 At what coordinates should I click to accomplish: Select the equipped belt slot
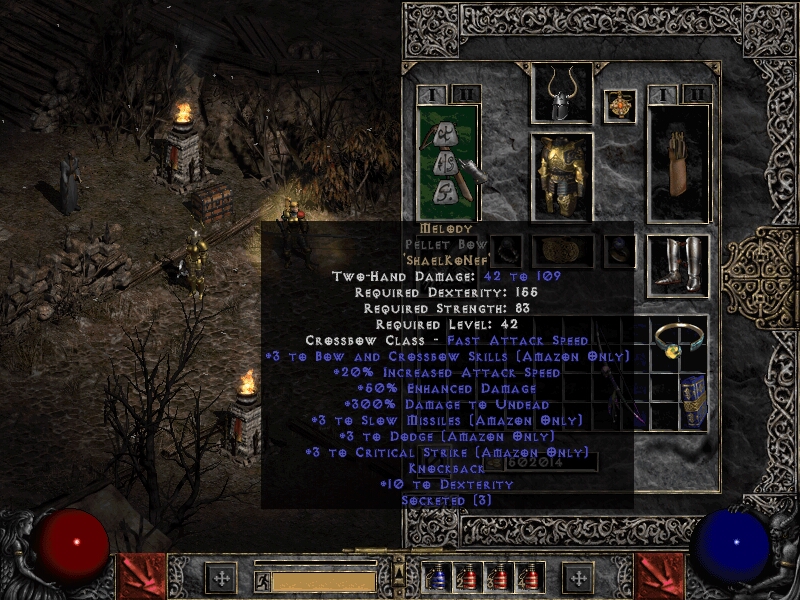[x=561, y=251]
